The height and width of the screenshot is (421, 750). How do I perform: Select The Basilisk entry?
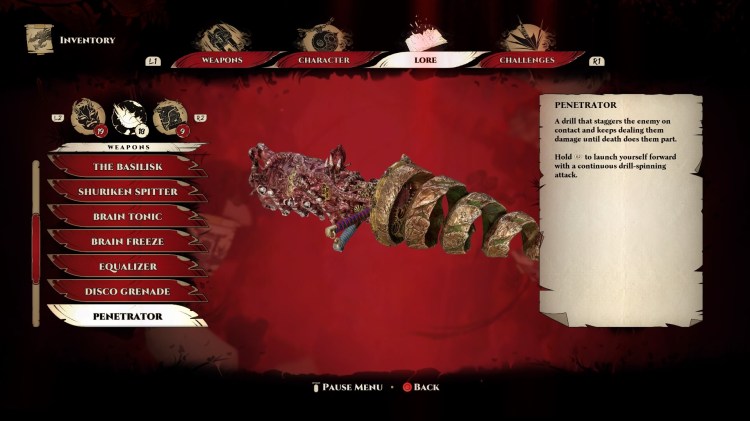coord(128,167)
